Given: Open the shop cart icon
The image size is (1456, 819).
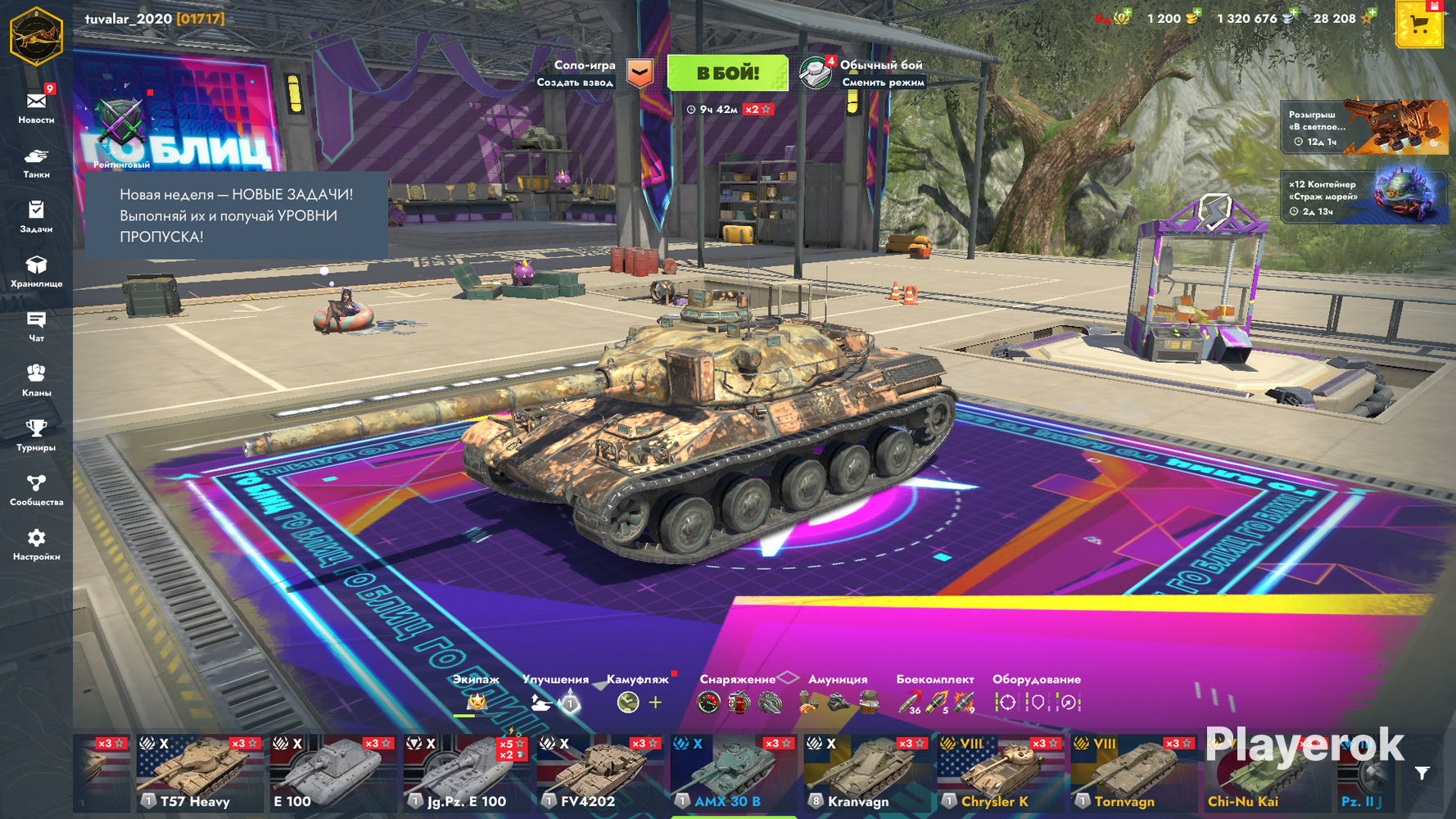Looking at the screenshot, I should pyautogui.click(x=1419, y=25).
